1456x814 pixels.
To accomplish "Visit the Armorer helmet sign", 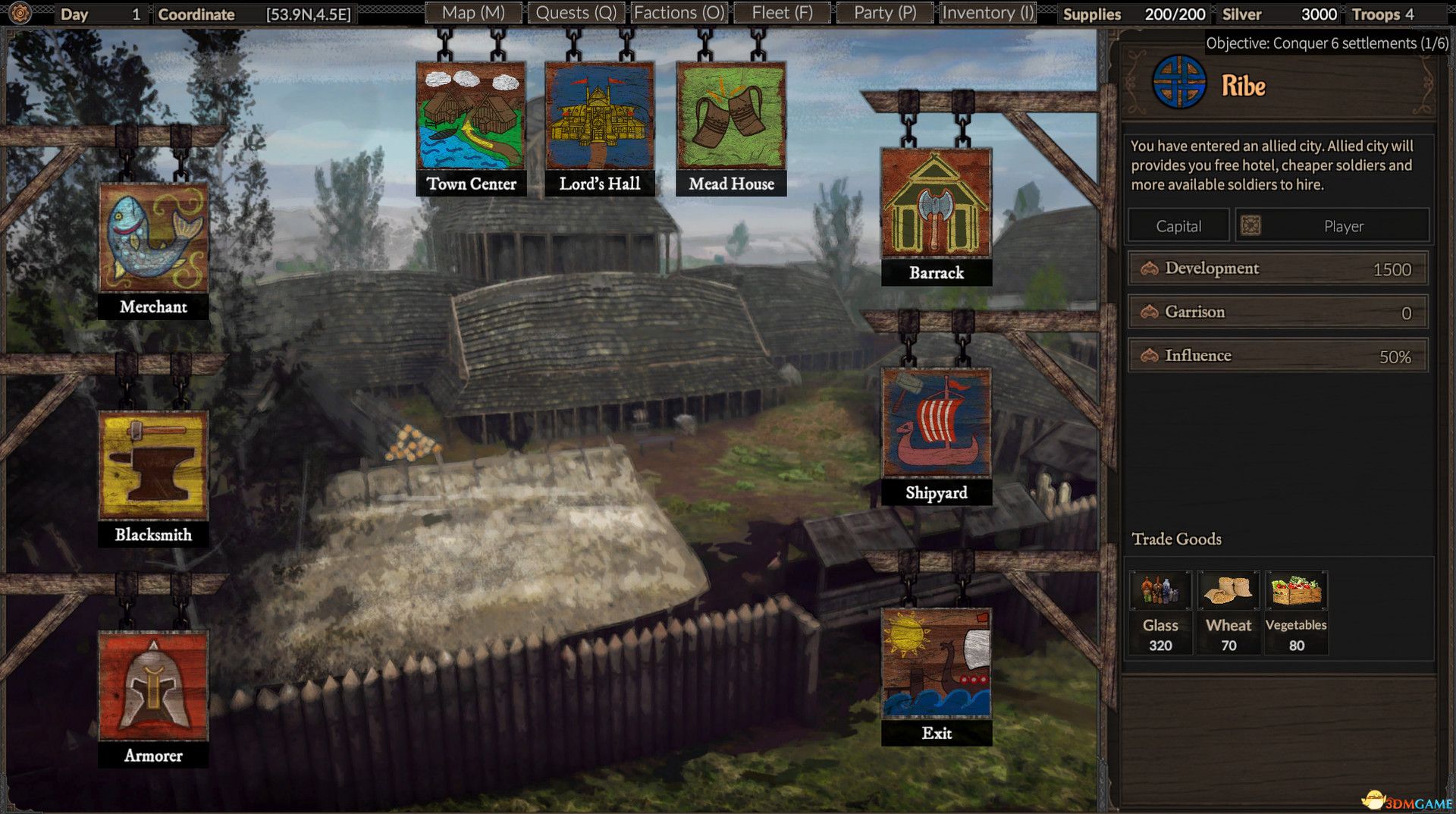I will tap(152, 687).
